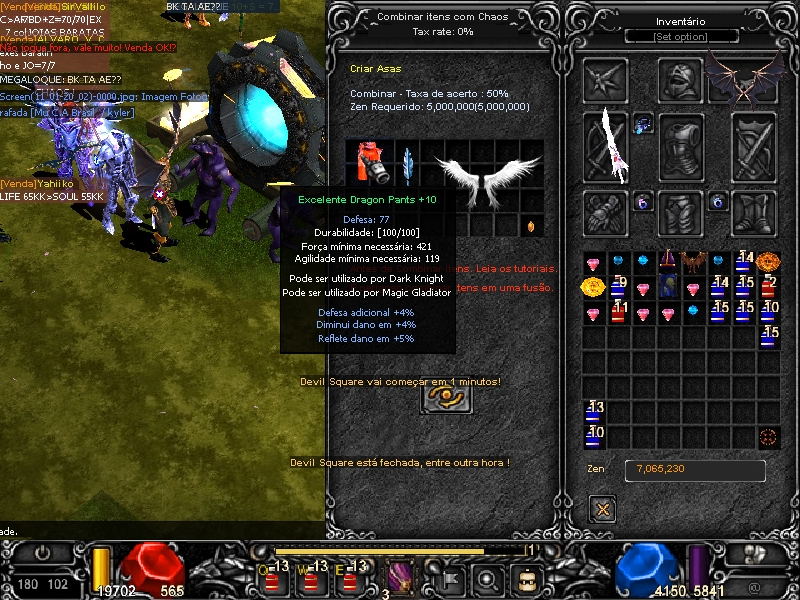800x600 pixels.
Task: Activate the purple skill icon on hotbar
Action: pyautogui.click(x=400, y=577)
